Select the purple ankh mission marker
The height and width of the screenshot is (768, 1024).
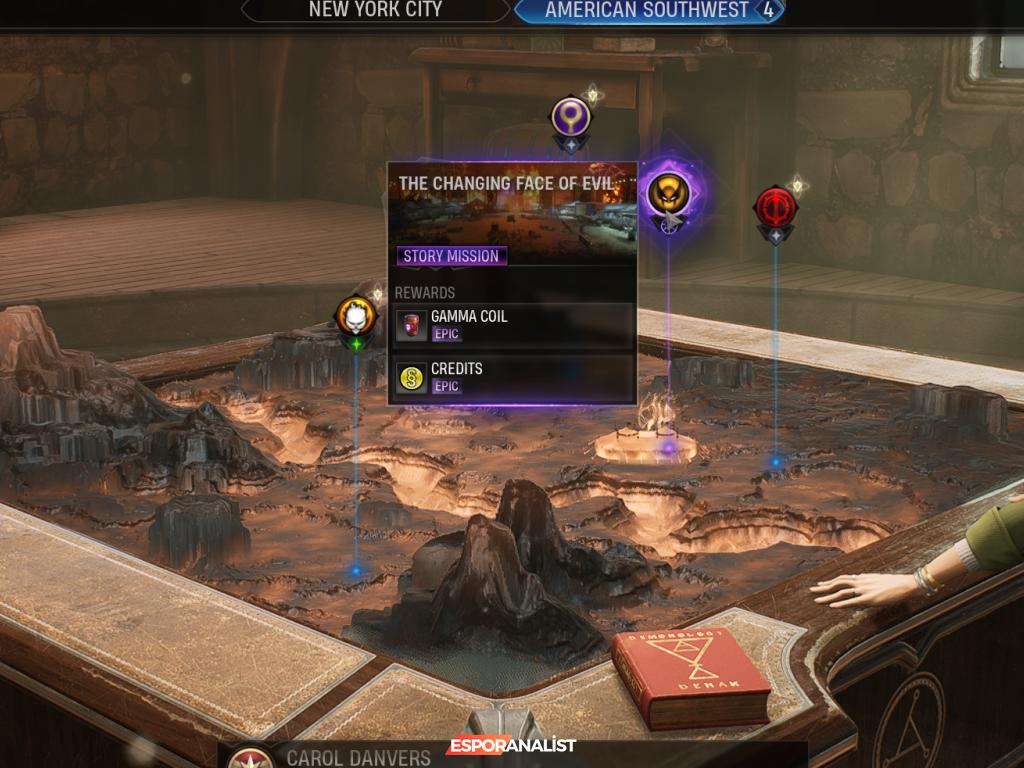click(571, 118)
